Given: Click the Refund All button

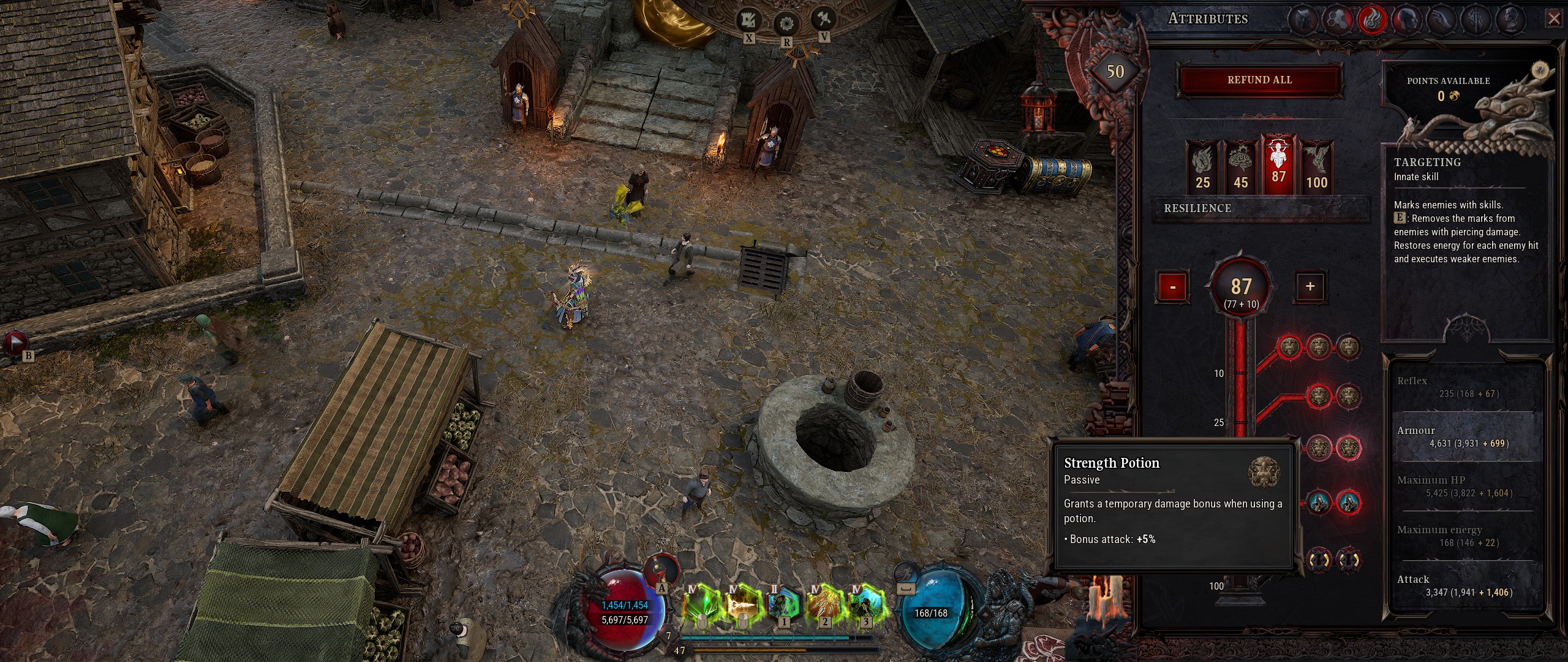Looking at the screenshot, I should pos(1259,80).
